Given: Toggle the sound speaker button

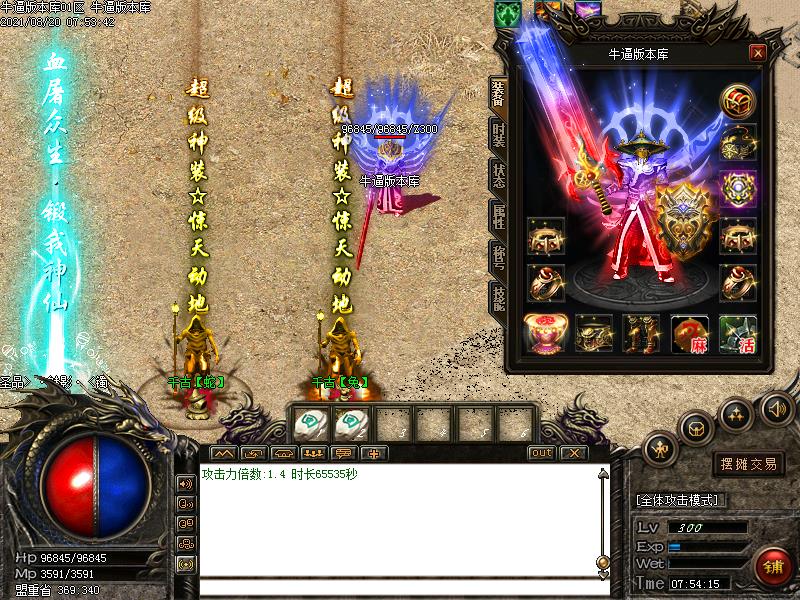Looking at the screenshot, I should tap(776, 408).
